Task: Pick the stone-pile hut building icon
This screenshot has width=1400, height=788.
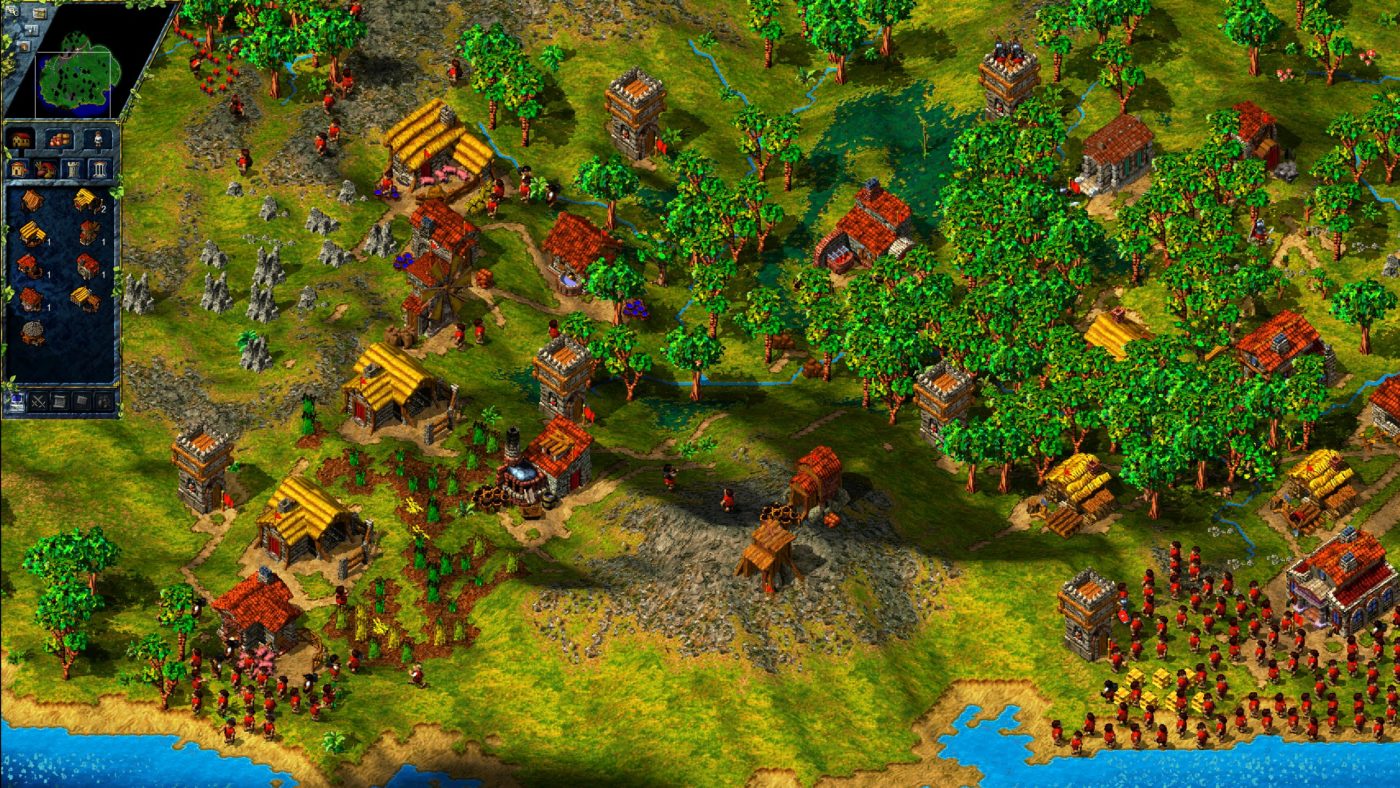Action: coord(32,333)
